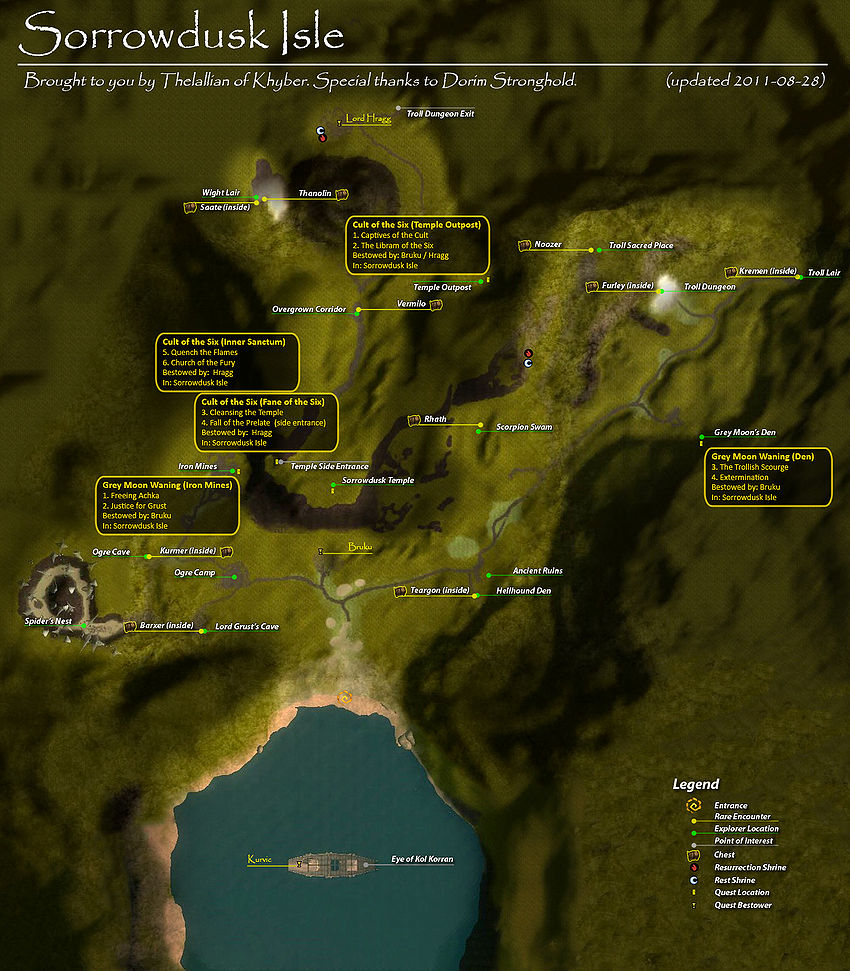Viewport: 850px width, 971px height.
Task: Select the Noozer chest icon
Action: coord(524,245)
